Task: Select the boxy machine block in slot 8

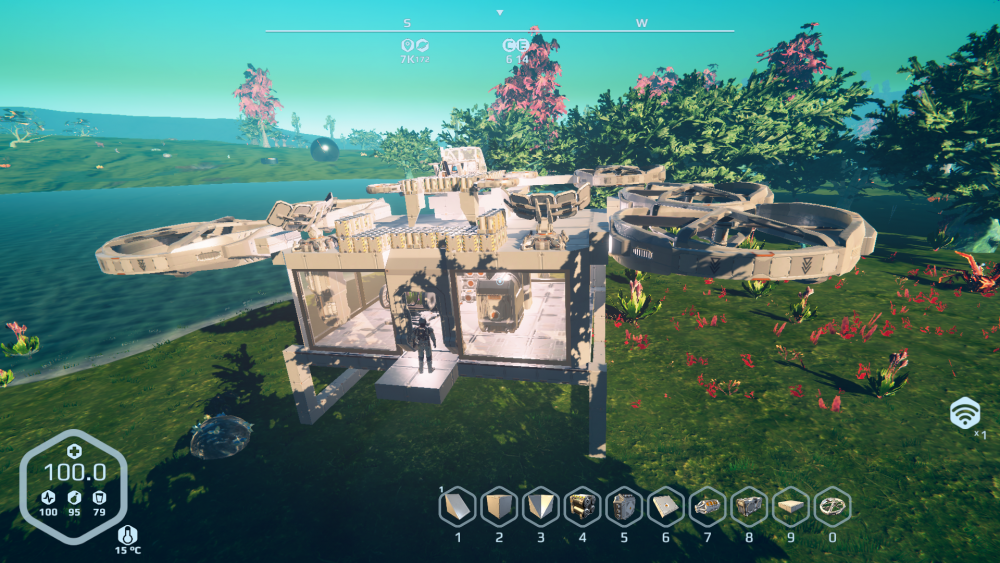Action: [x=749, y=506]
